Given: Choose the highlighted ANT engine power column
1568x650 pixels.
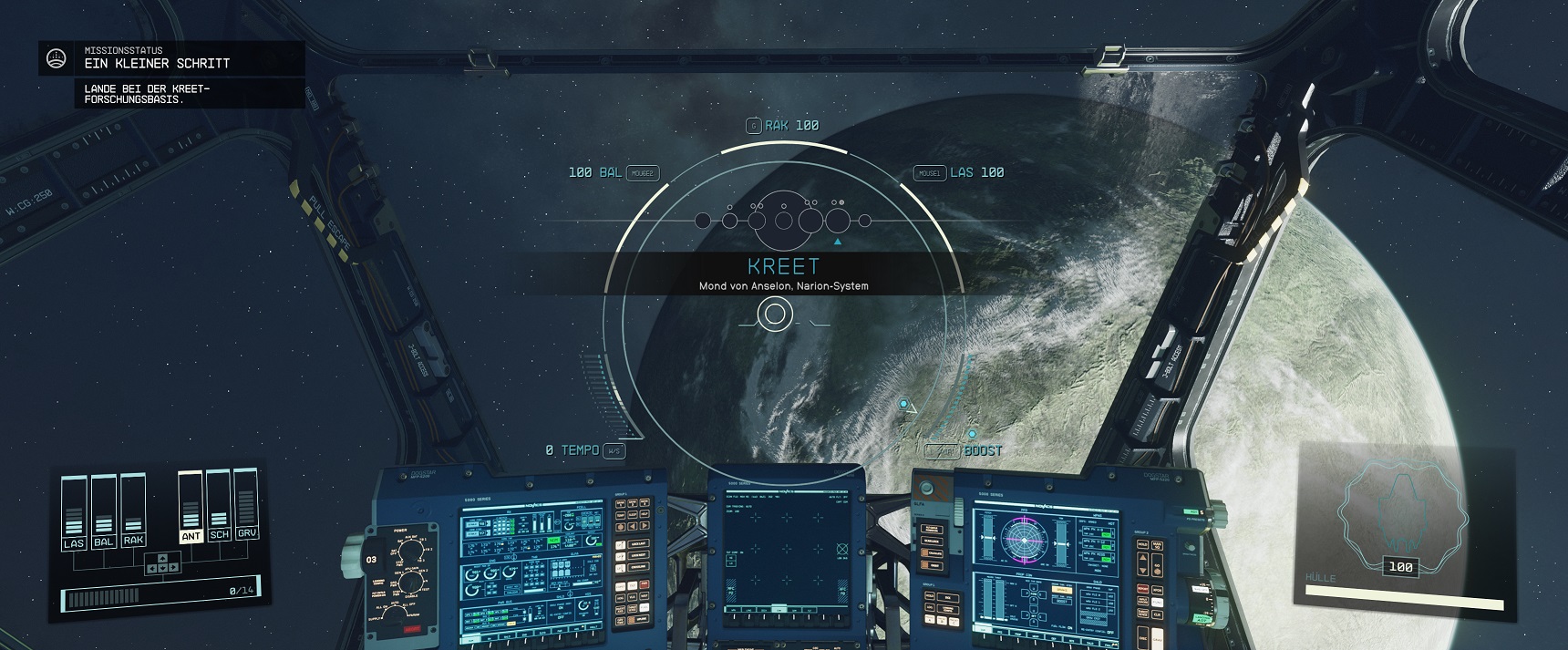Looking at the screenshot, I should 191,508.
